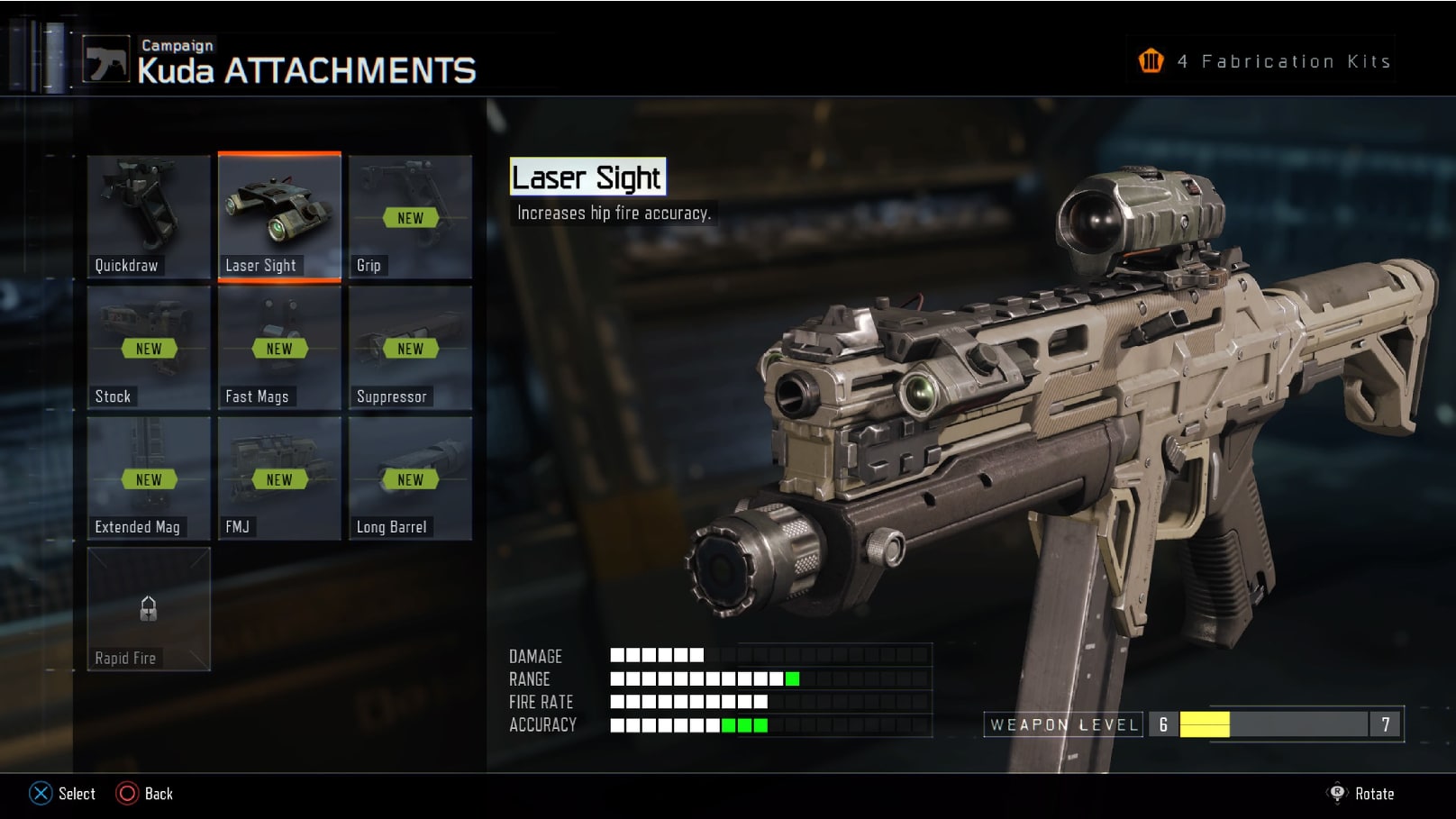Click the Fabrication Kits currency icon
1456x819 pixels.
(1151, 59)
